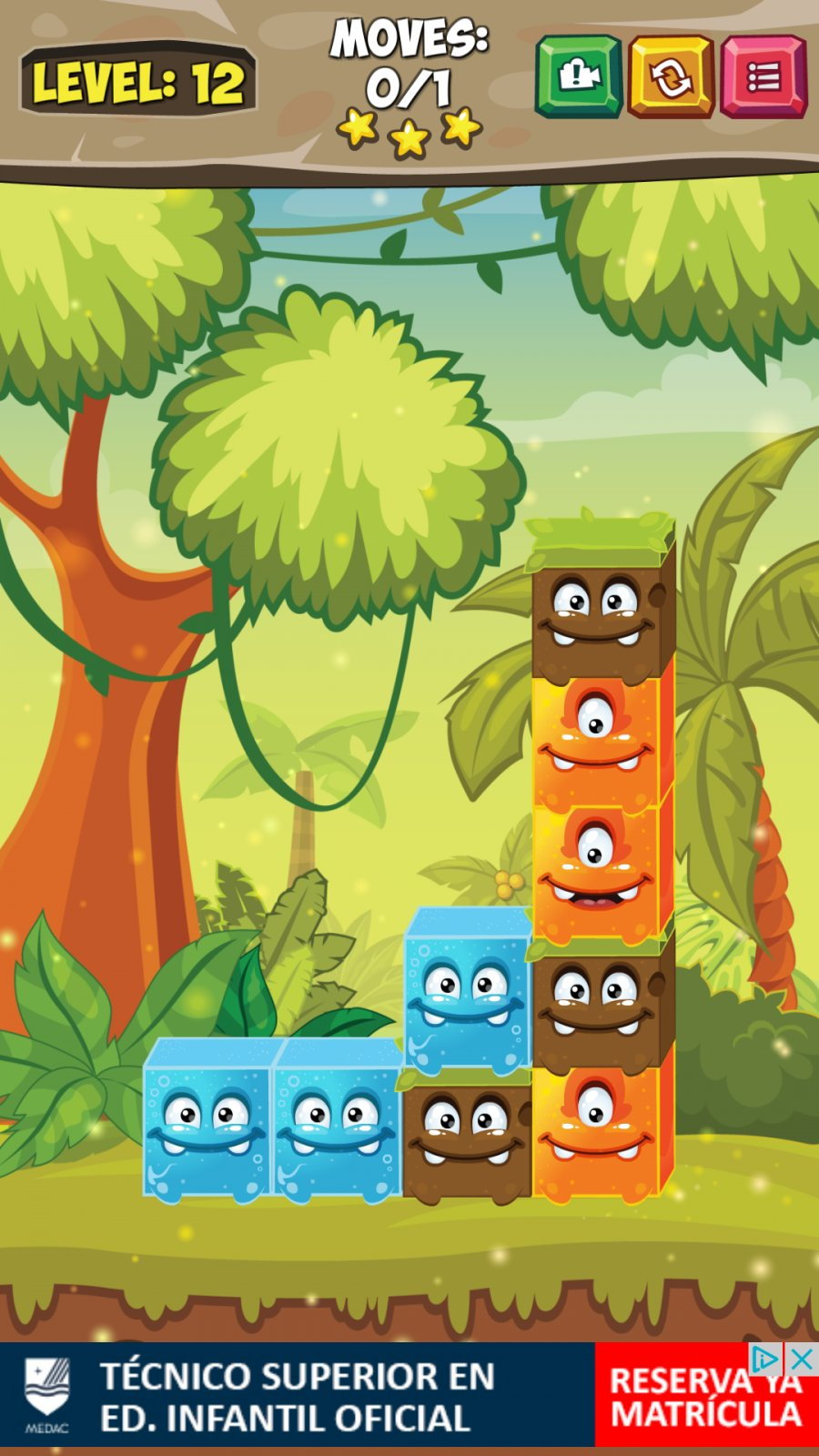Open the level list with red menu button
This screenshot has width=819, height=1456.
763,76
